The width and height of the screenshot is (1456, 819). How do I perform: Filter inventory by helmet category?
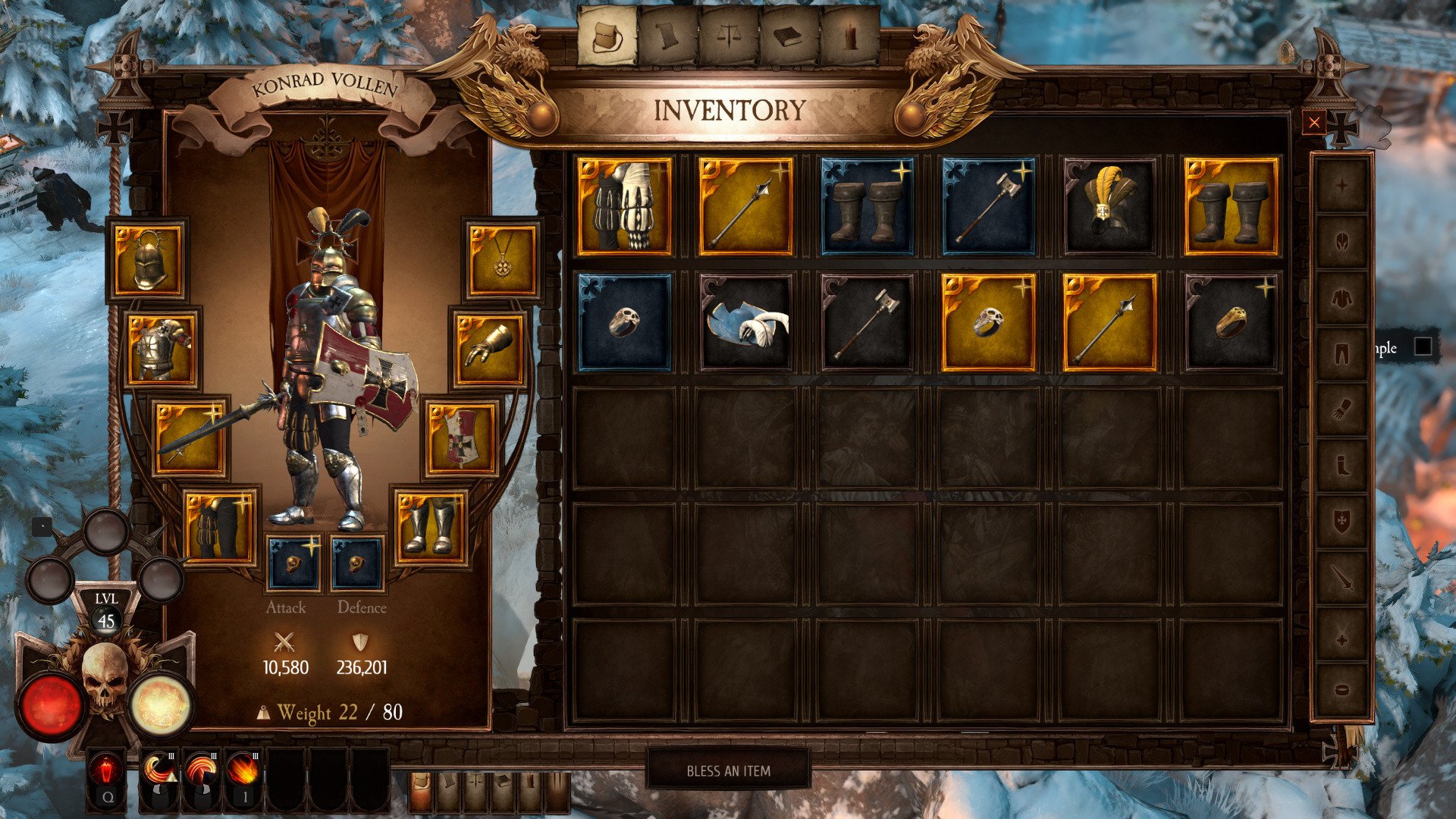(x=1341, y=242)
